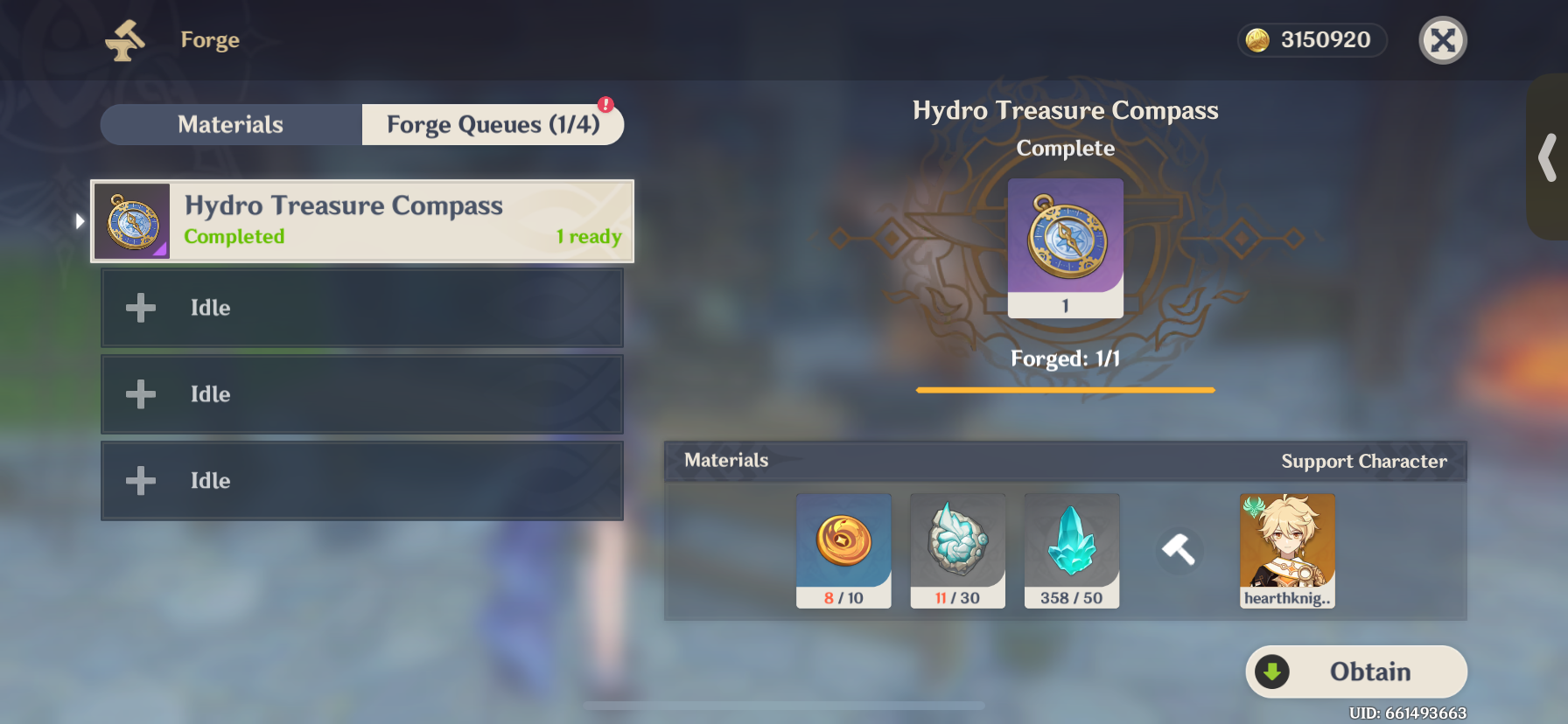Expand the second Idle forge slot
This screenshot has width=1568, height=724.
click(361, 394)
